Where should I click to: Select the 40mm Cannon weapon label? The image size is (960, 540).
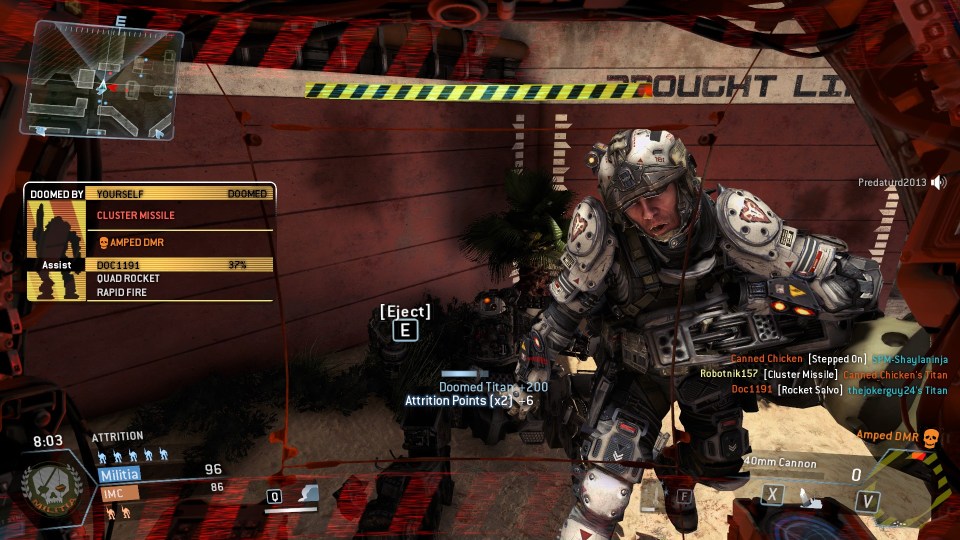coord(780,463)
